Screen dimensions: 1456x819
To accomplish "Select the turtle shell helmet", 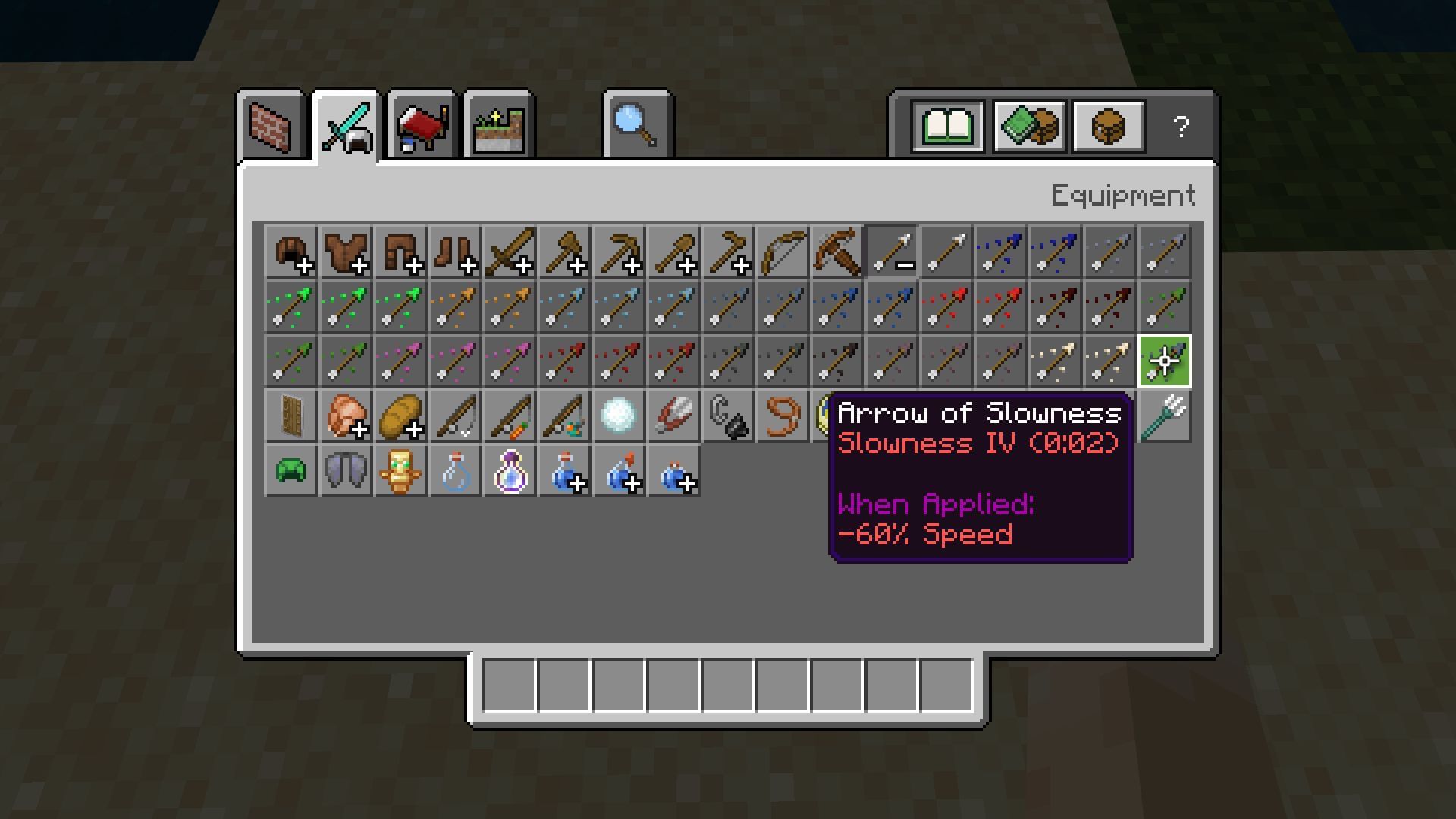I will coord(290,472).
